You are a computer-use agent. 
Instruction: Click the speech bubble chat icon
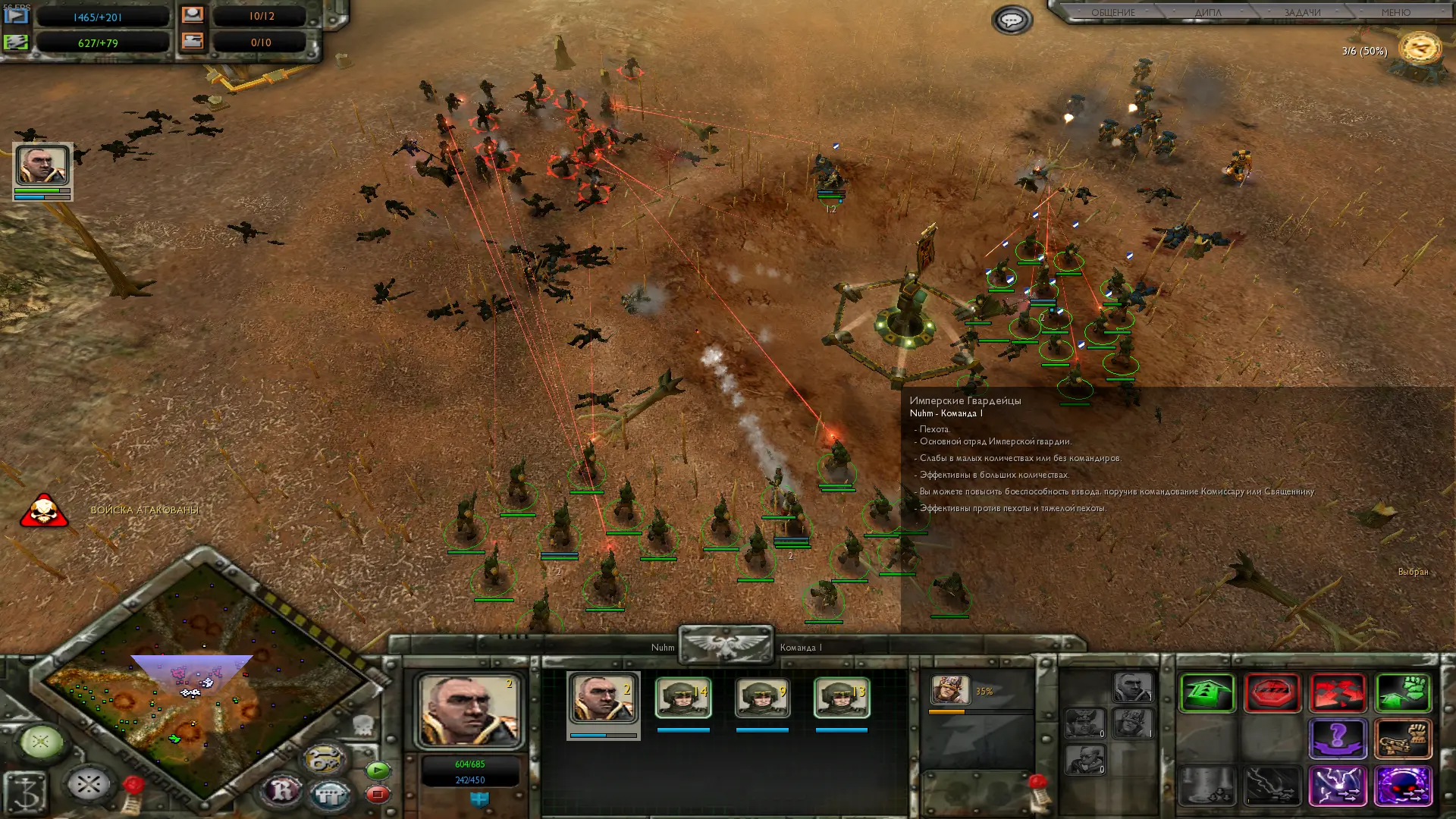click(1012, 20)
